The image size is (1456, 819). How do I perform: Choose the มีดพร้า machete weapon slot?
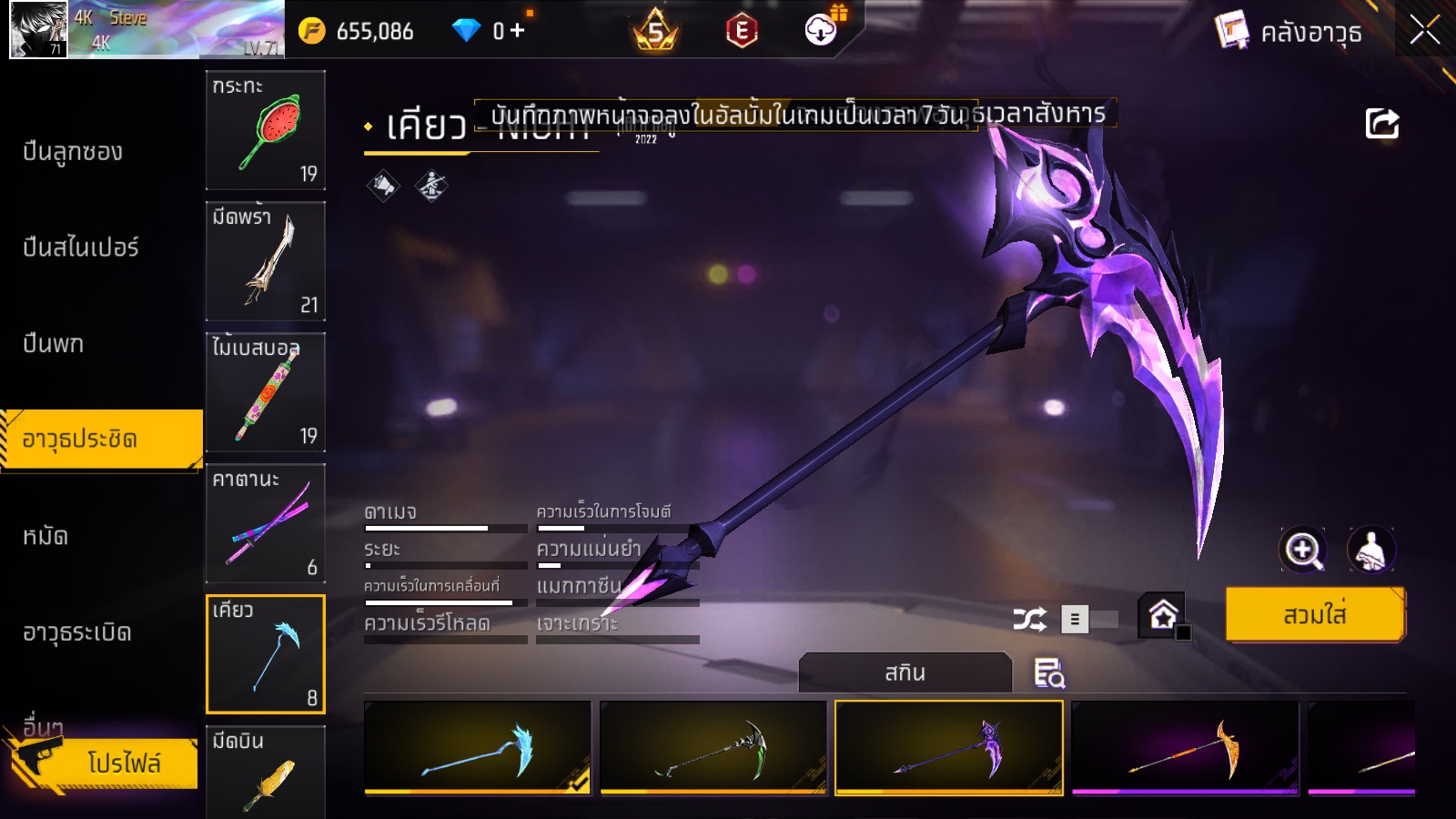[265, 261]
